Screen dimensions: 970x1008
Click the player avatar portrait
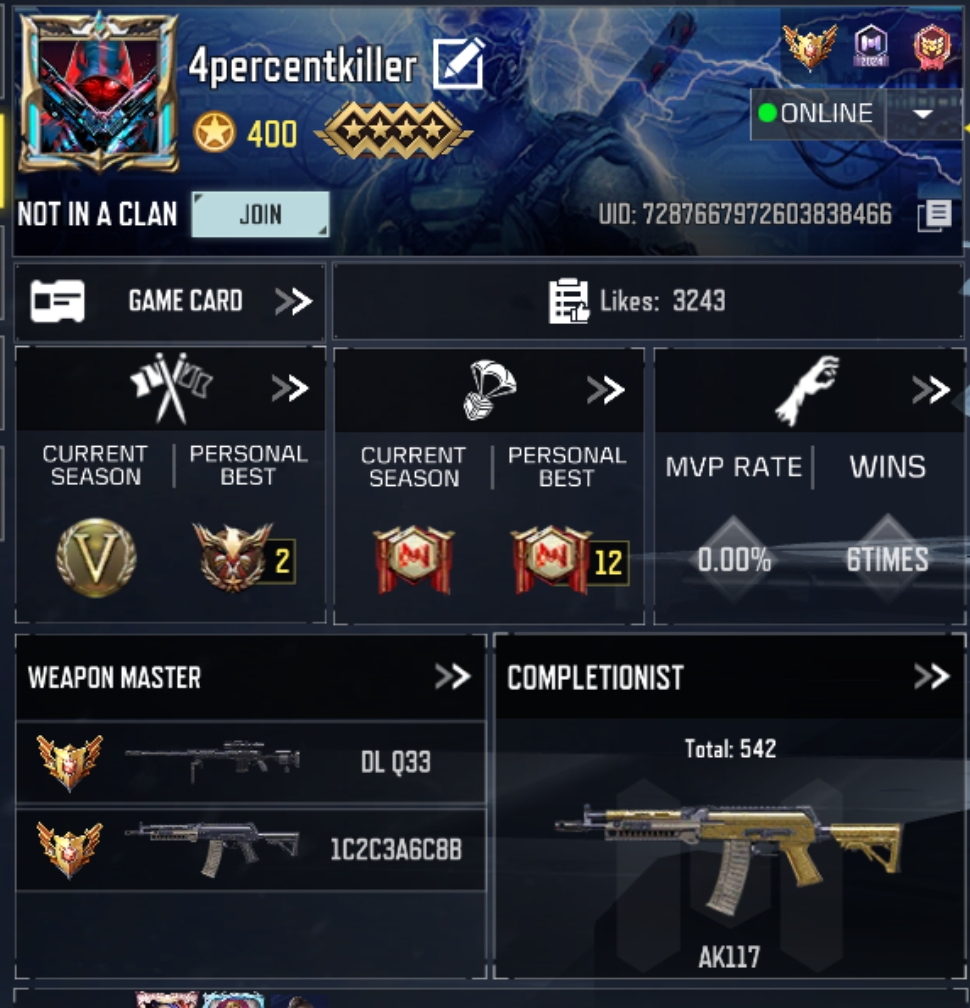98,93
